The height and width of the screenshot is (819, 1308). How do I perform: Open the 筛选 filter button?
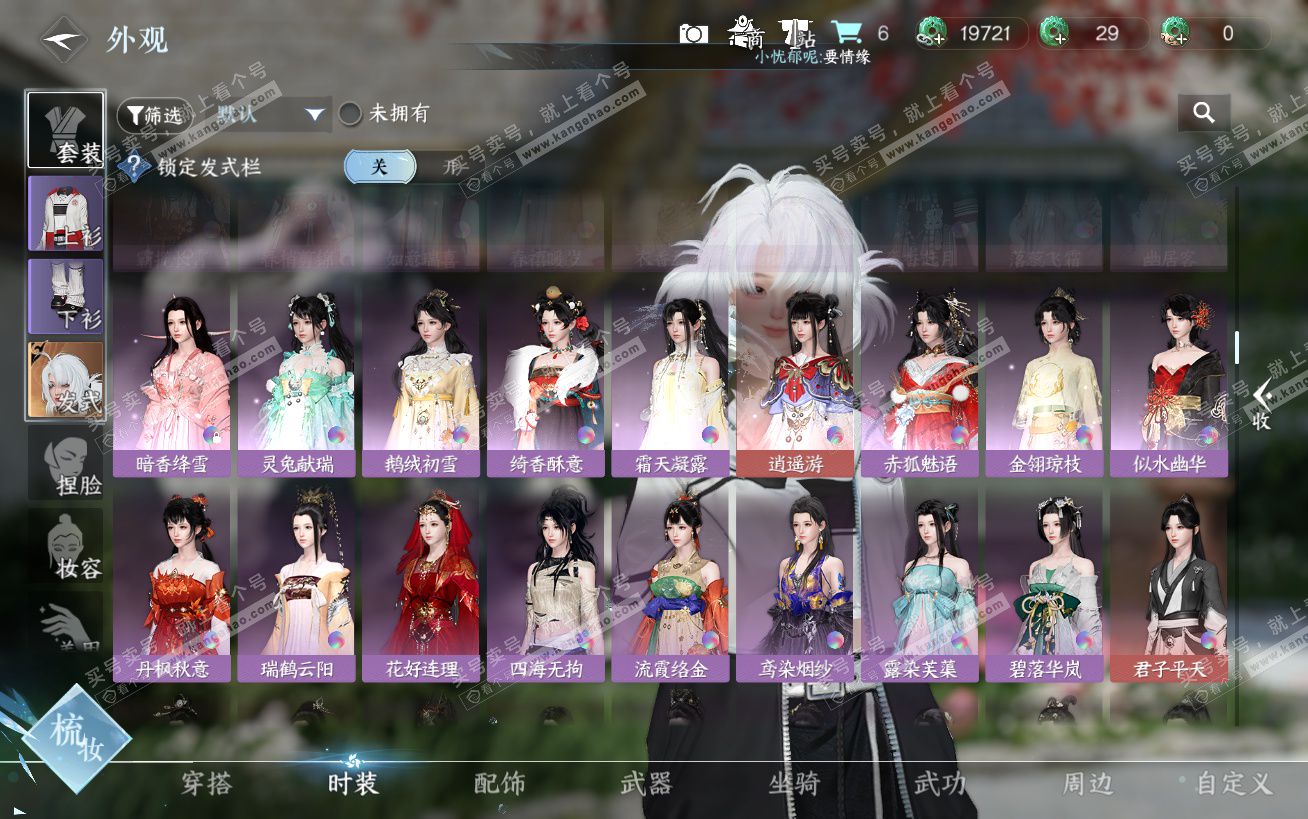click(154, 115)
